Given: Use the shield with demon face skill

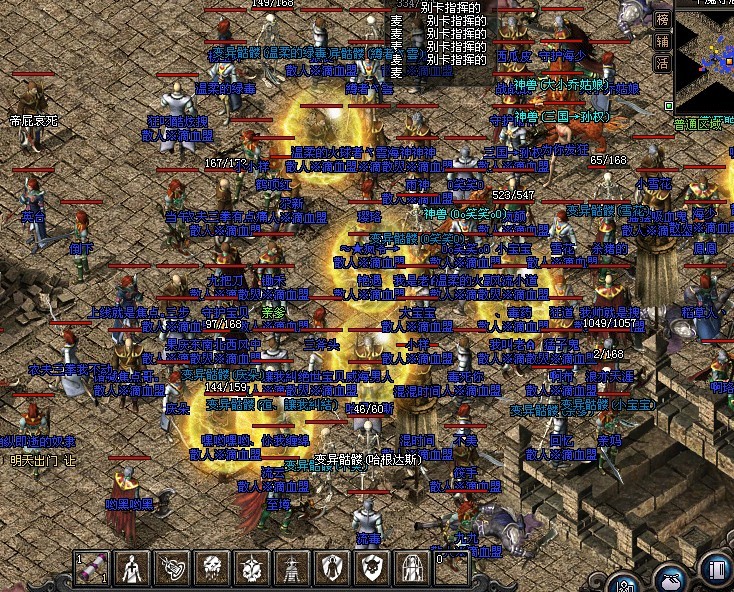Looking at the screenshot, I should tap(372, 568).
